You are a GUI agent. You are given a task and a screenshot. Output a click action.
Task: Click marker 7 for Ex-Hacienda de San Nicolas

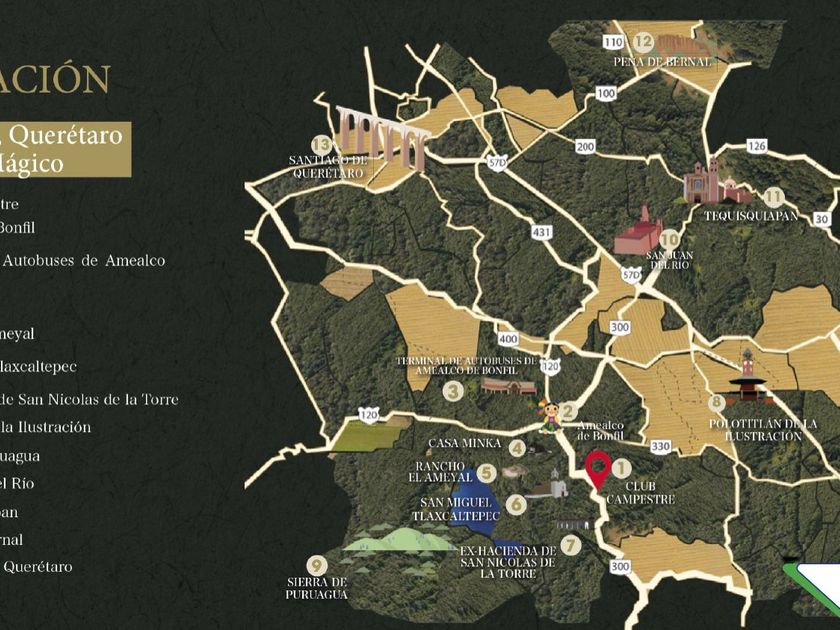(x=570, y=545)
